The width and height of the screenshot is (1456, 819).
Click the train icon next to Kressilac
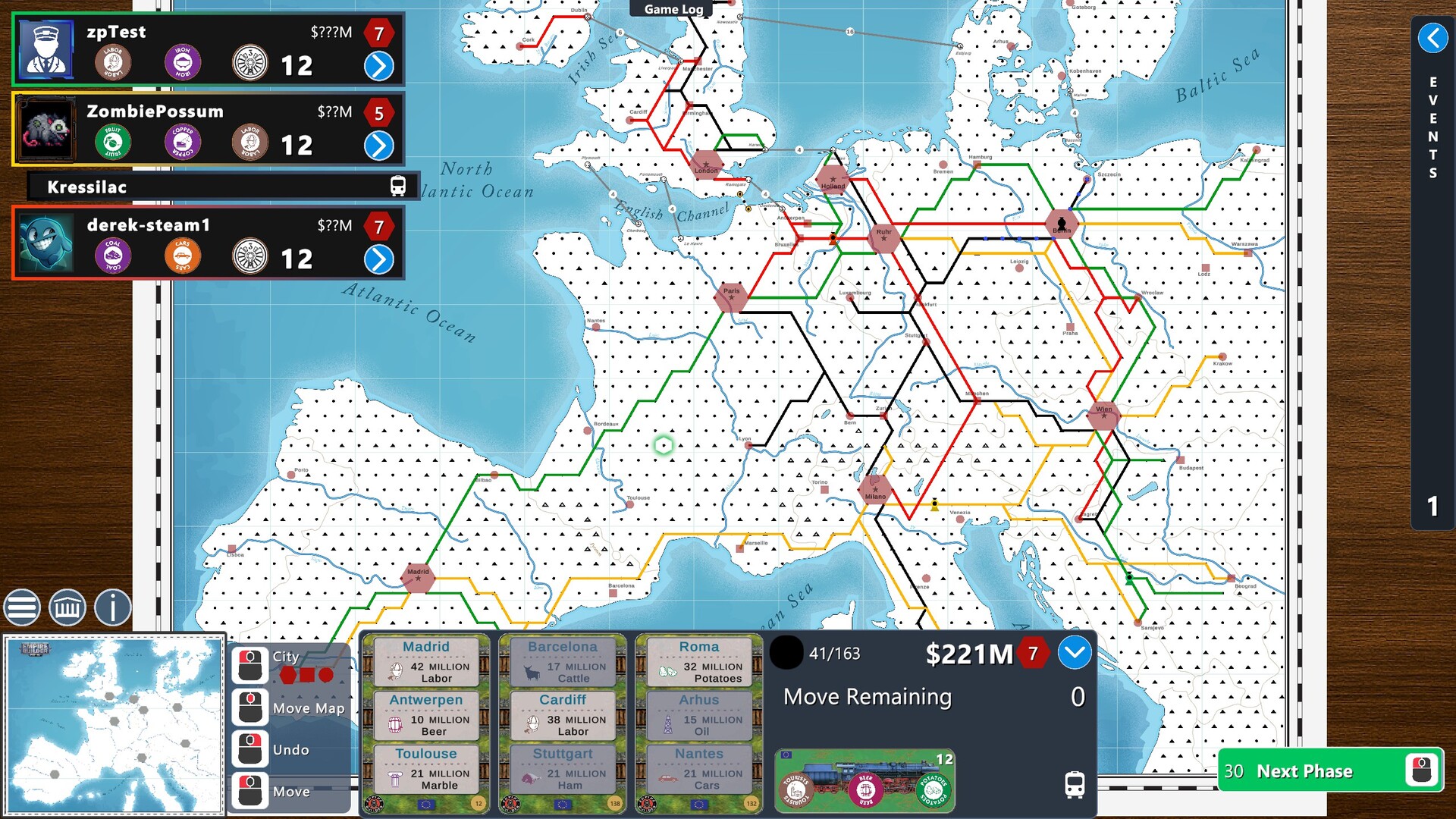click(x=397, y=186)
